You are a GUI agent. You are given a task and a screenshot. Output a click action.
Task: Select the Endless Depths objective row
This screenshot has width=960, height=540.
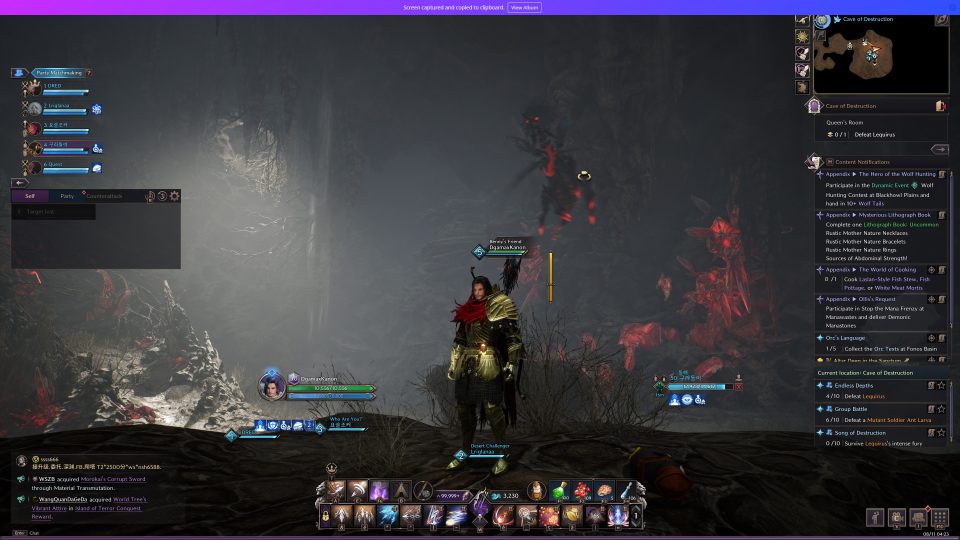coord(870,384)
